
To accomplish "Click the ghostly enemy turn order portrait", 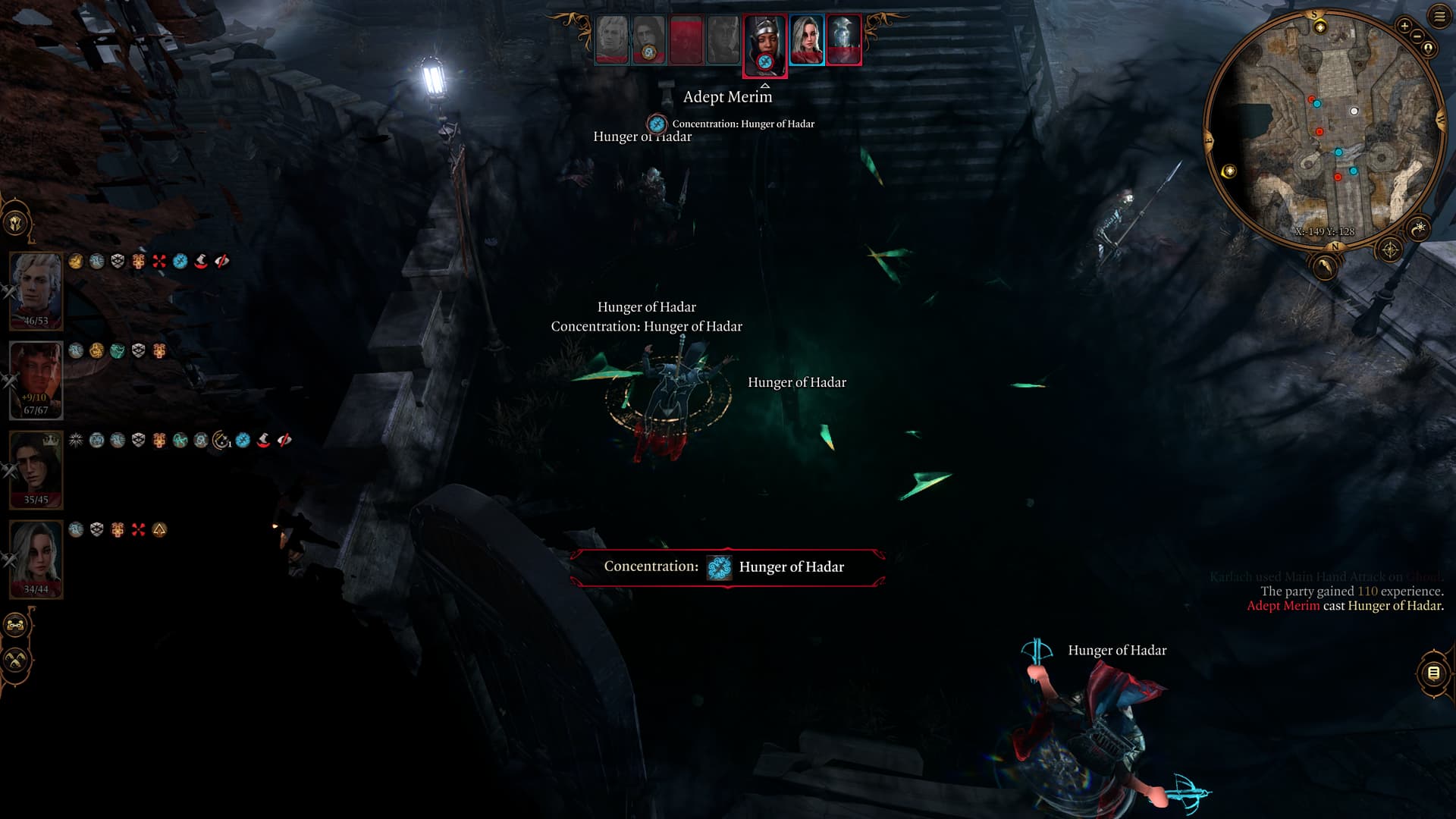I will [843, 39].
